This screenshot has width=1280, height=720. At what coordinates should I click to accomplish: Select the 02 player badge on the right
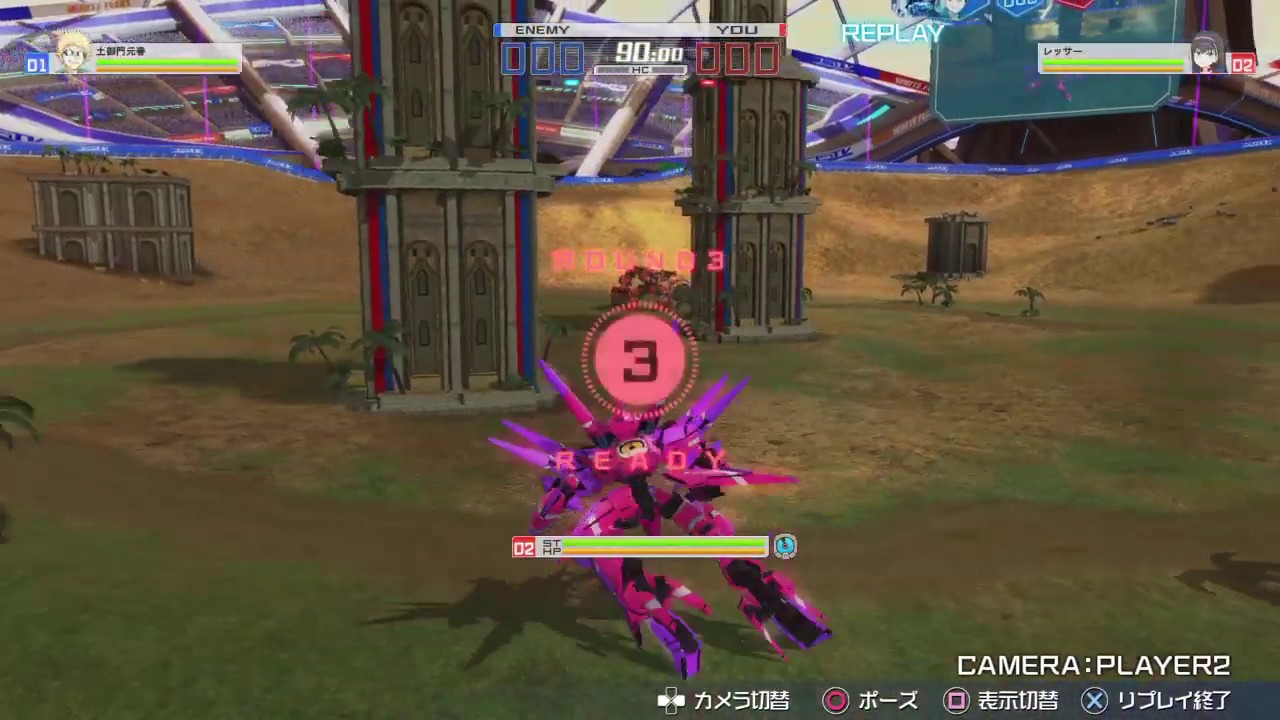click(x=1242, y=65)
